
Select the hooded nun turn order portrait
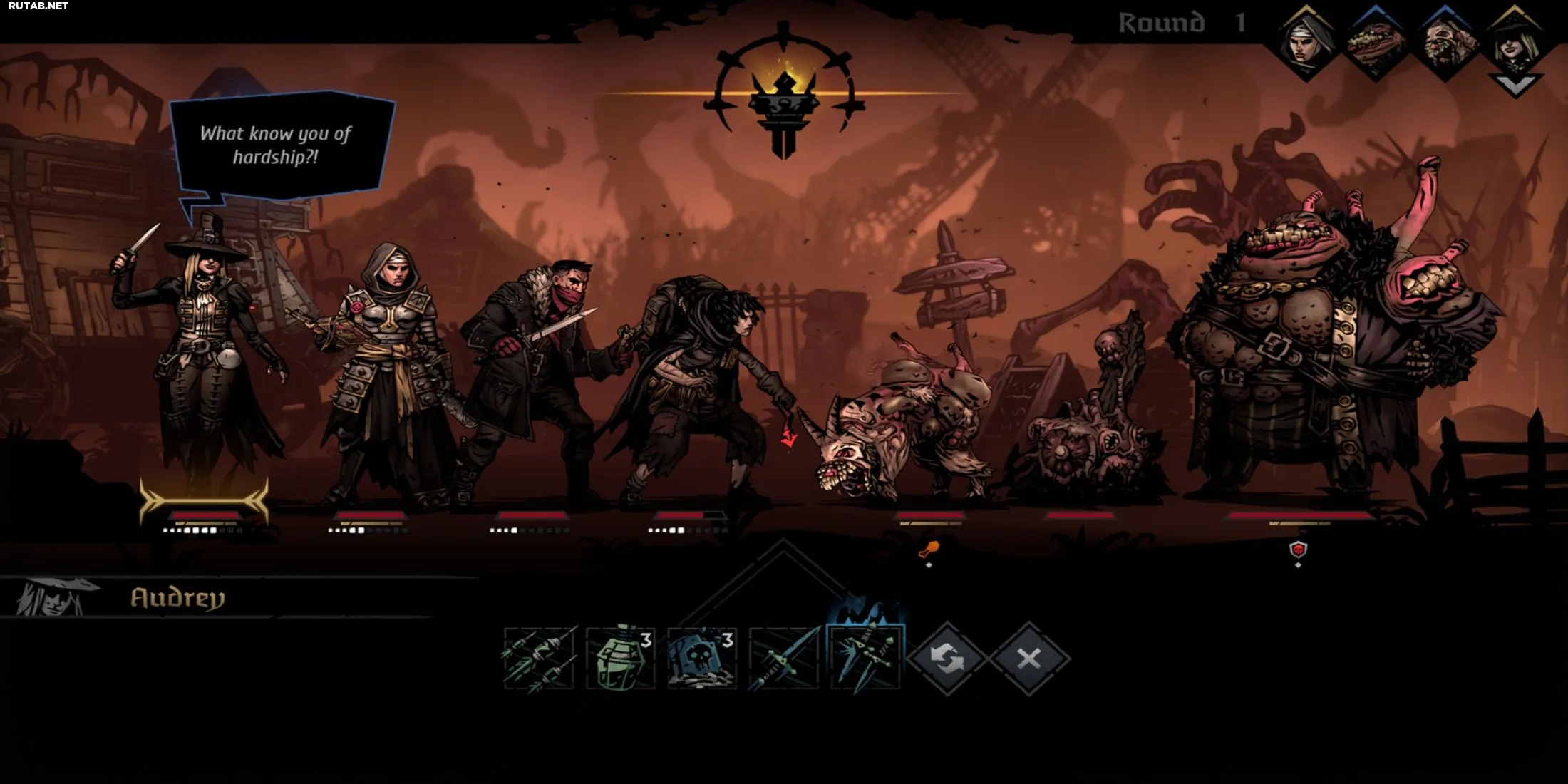tap(1306, 43)
